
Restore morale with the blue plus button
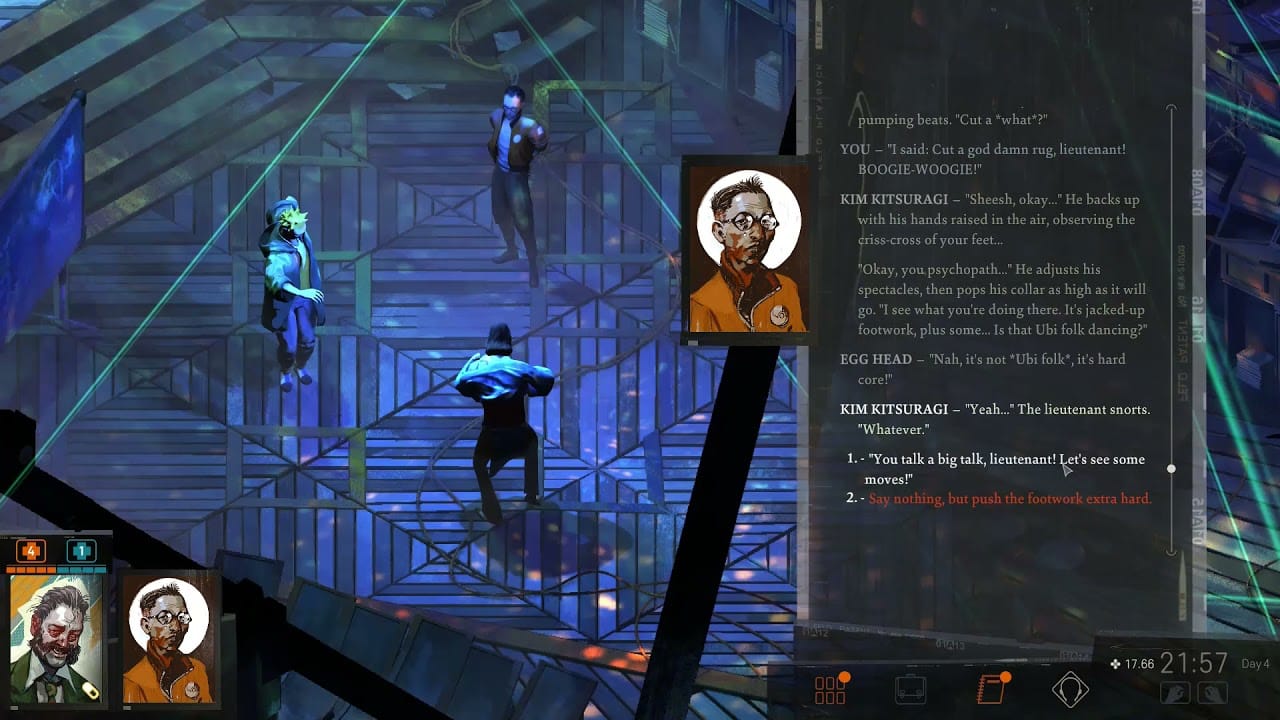[81, 549]
